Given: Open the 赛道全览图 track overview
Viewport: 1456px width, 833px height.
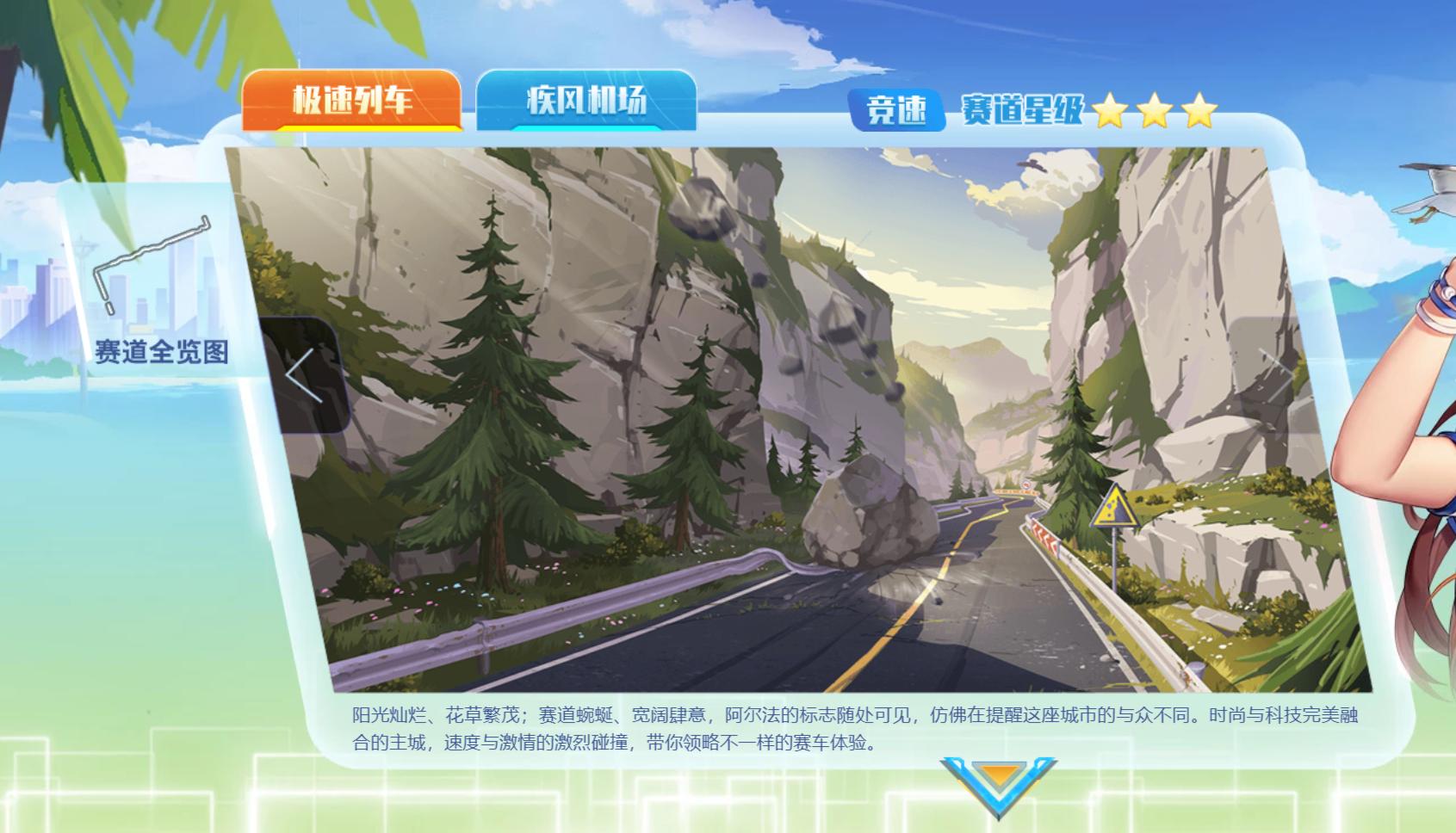Looking at the screenshot, I should click(164, 351).
